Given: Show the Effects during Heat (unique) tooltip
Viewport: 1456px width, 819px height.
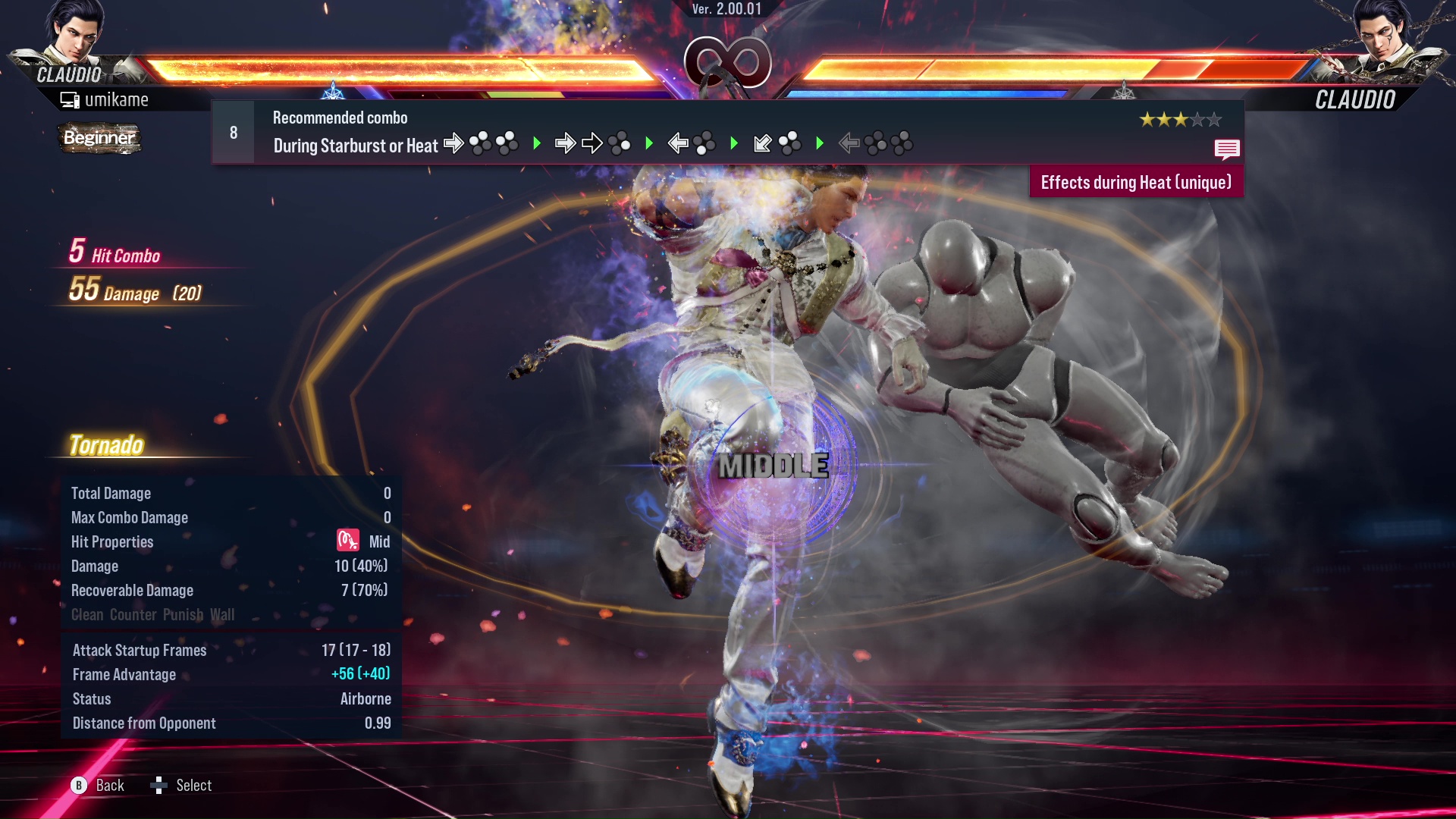Looking at the screenshot, I should pos(1135,183).
